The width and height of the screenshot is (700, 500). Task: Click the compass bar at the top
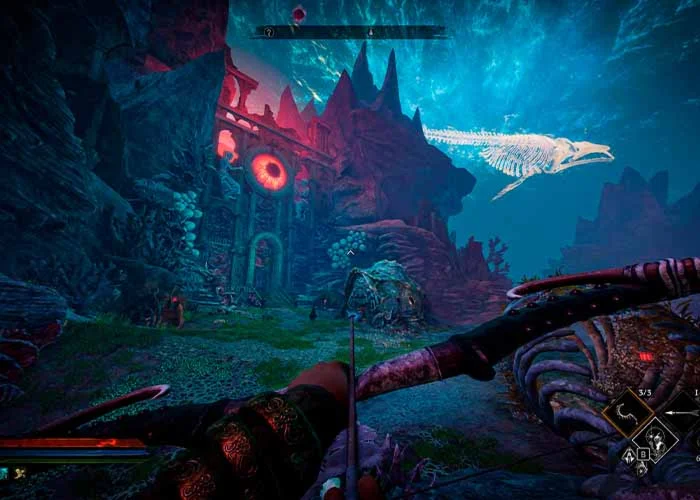click(349, 32)
